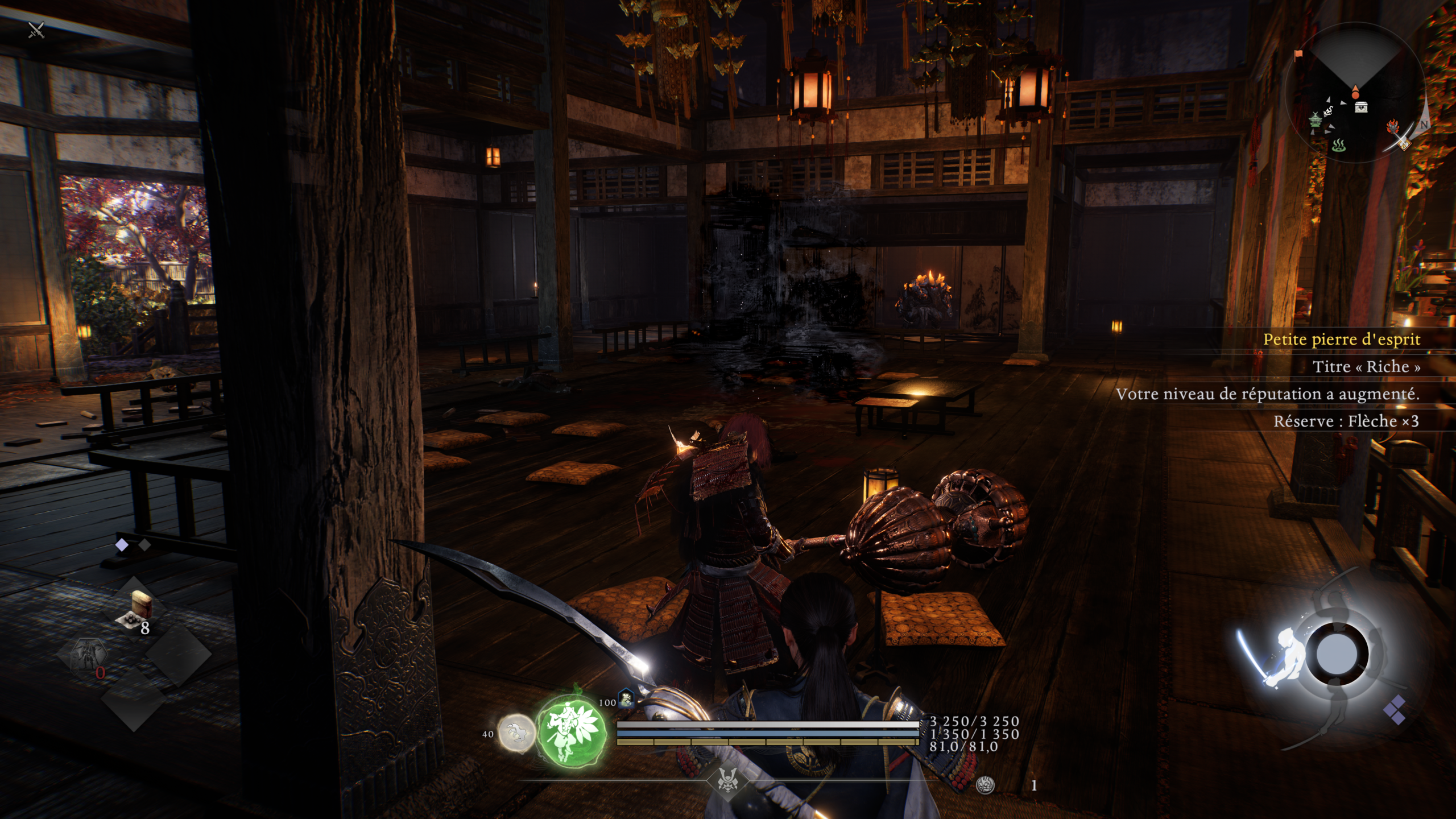
Task: Click the "Petite pierre d'esprit" notification
Action: (x=1341, y=340)
